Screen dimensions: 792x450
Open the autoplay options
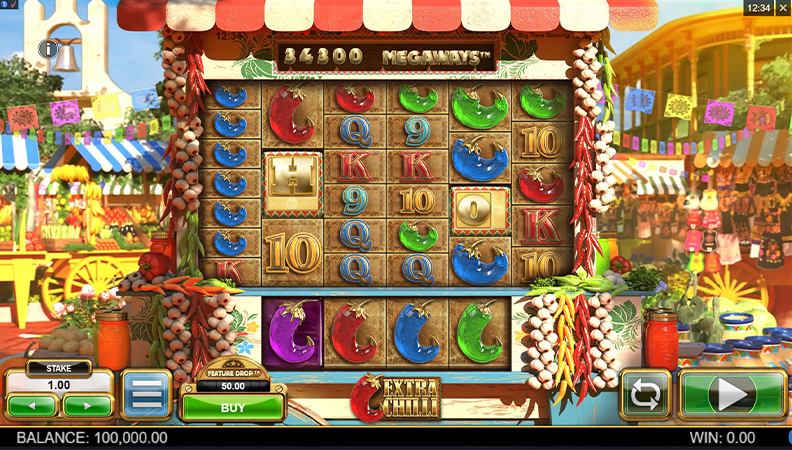[645, 395]
